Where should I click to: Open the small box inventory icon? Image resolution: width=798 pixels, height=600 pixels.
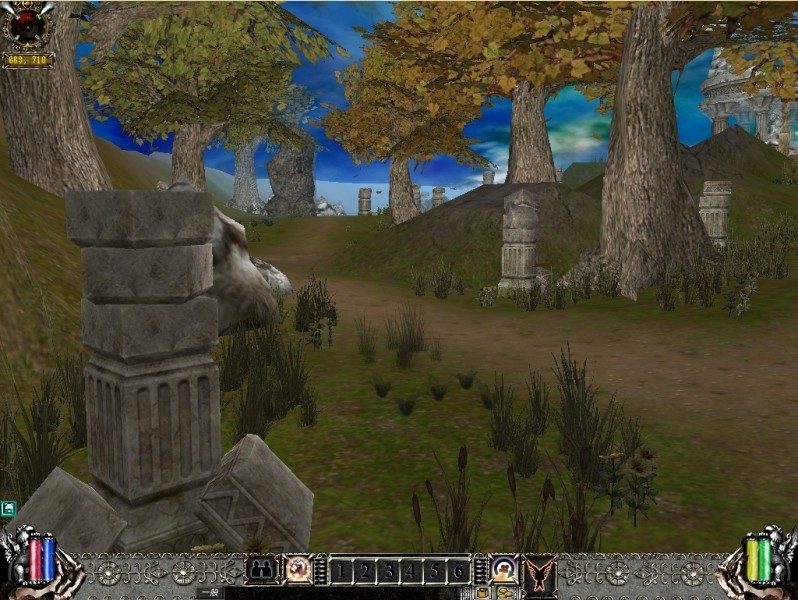click(x=483, y=593)
